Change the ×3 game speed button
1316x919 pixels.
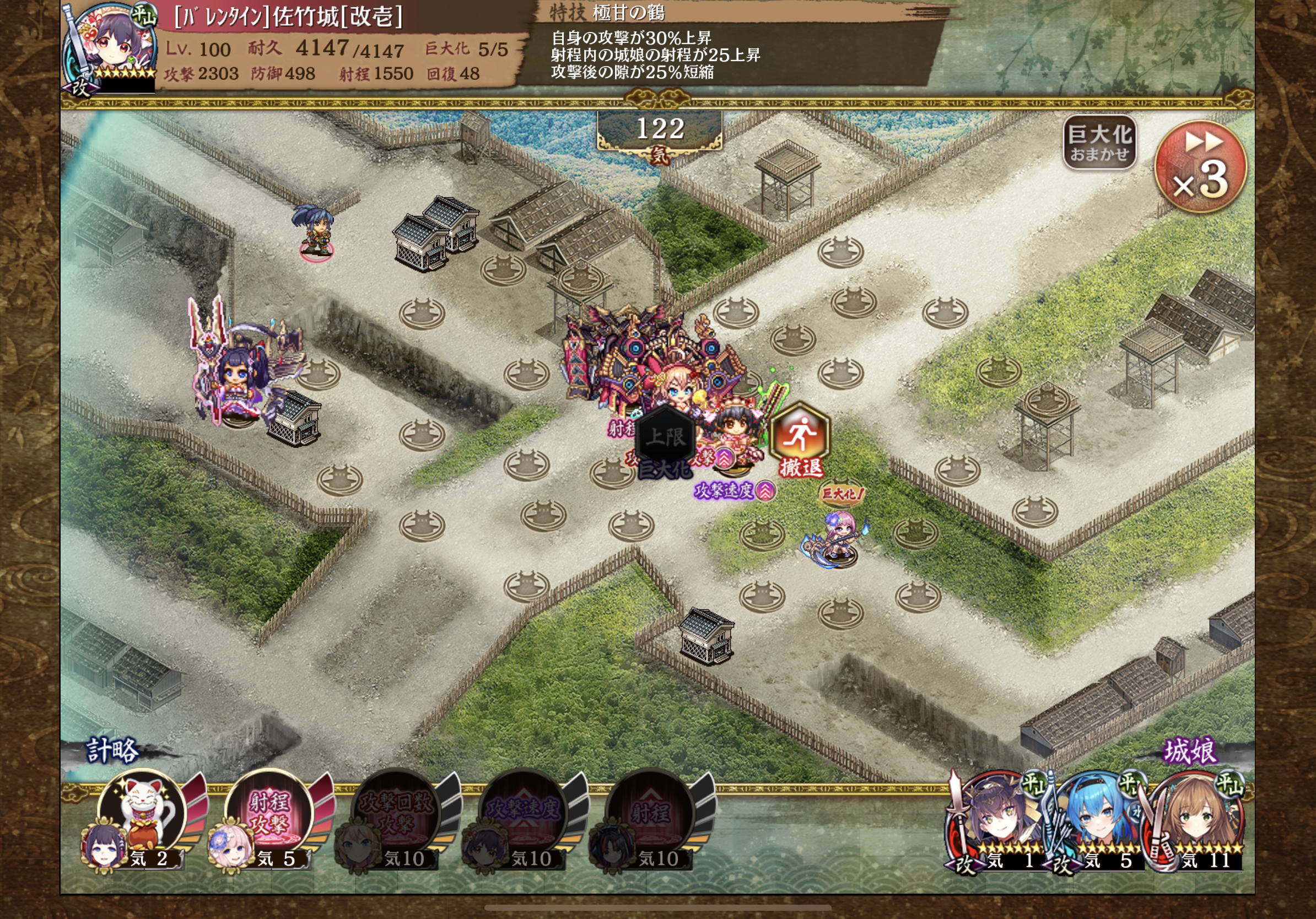coord(1200,167)
